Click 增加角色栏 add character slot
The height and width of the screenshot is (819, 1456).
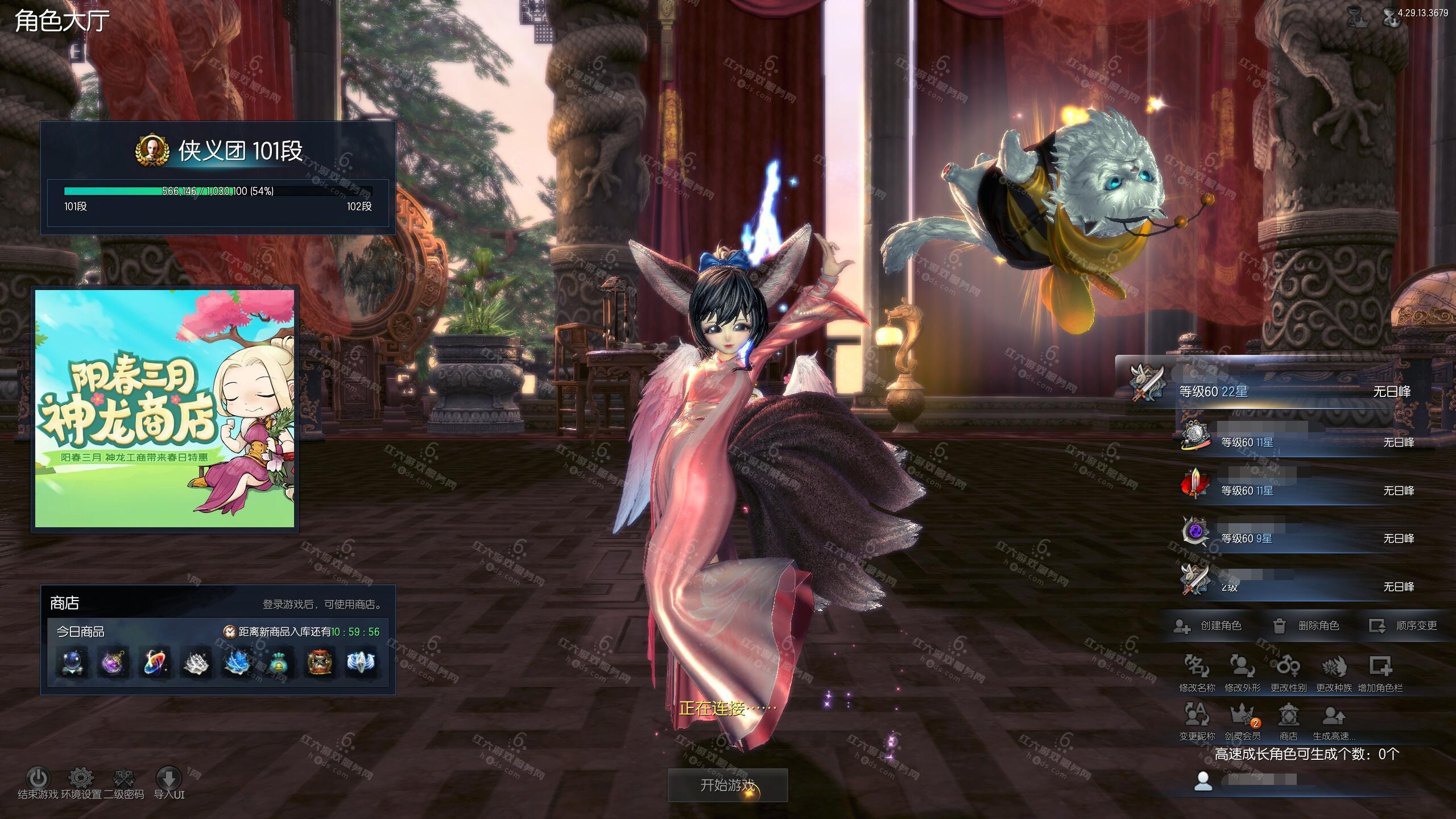pos(1380,672)
